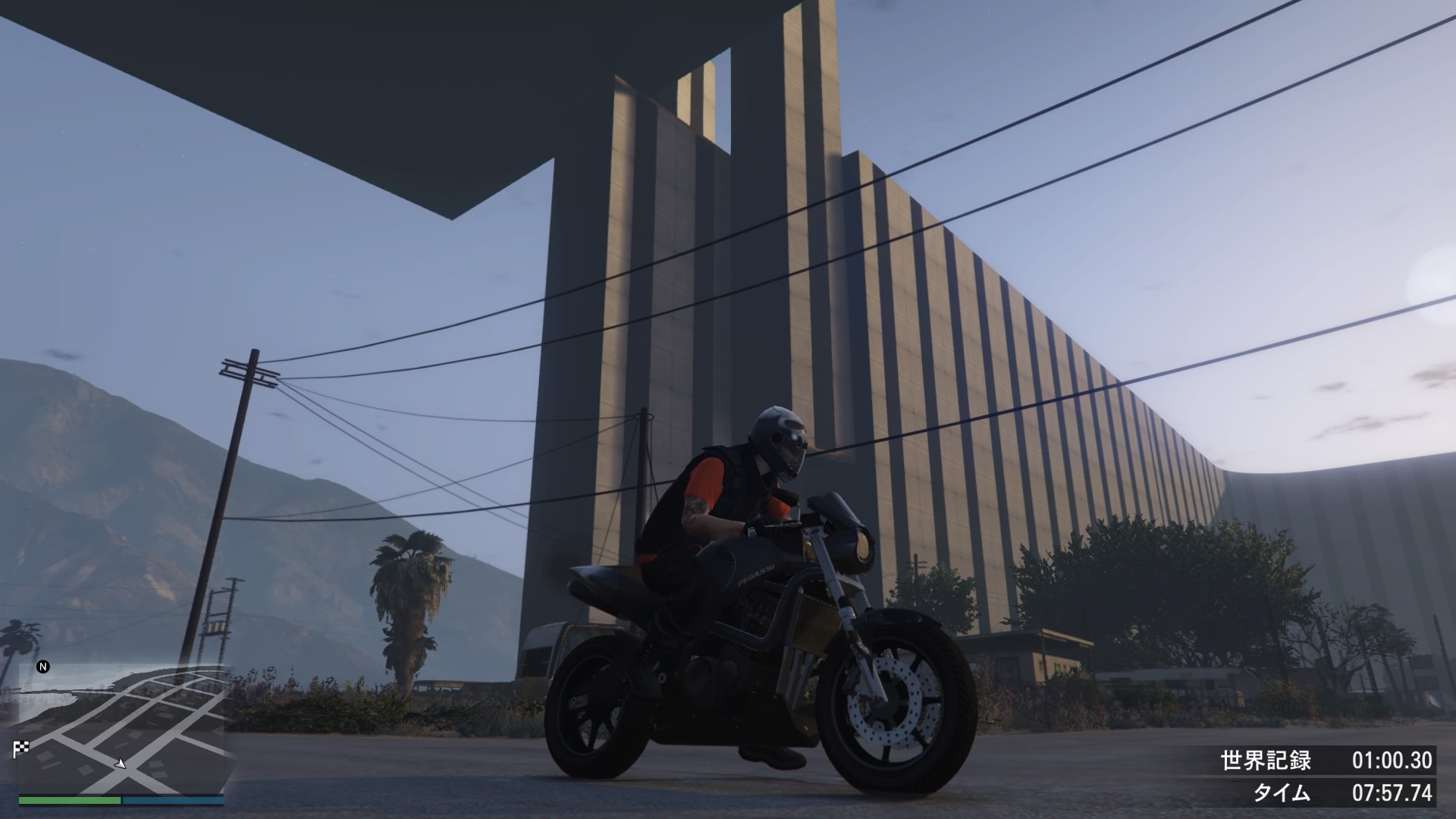This screenshot has width=1456, height=819.
Task: Select the checkered flag marker on minimap
Action: (20, 749)
